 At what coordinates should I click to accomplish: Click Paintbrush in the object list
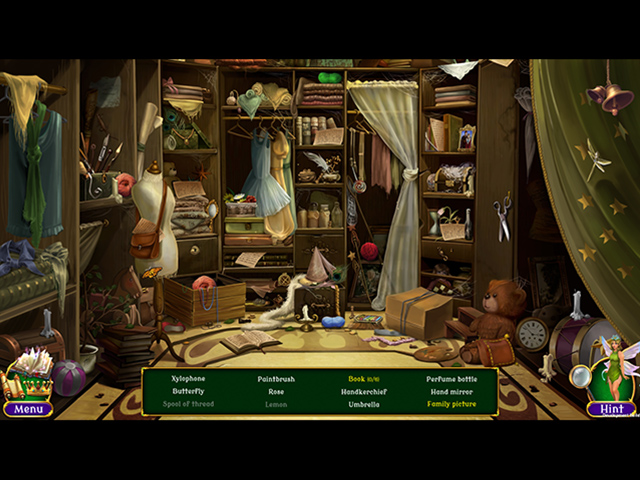[x=276, y=379]
